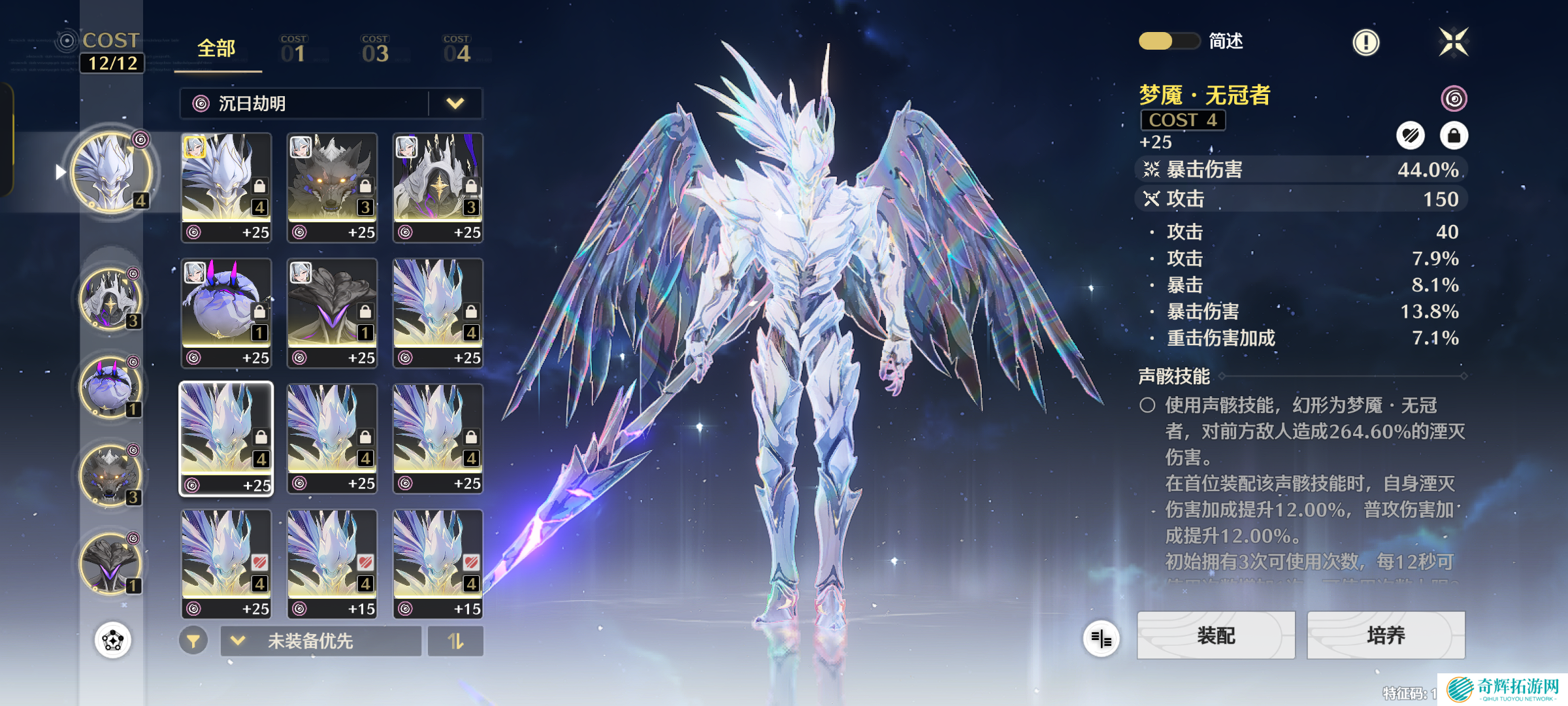Click the soccer-ball-like round icon below equipped slots
This screenshot has height=706, width=1568.
(x=113, y=640)
